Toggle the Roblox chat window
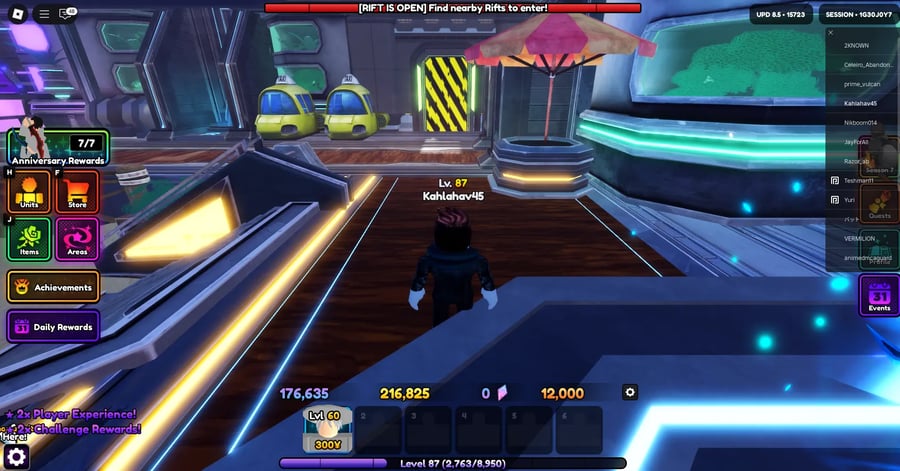Image resolution: width=900 pixels, height=471 pixels. point(68,14)
